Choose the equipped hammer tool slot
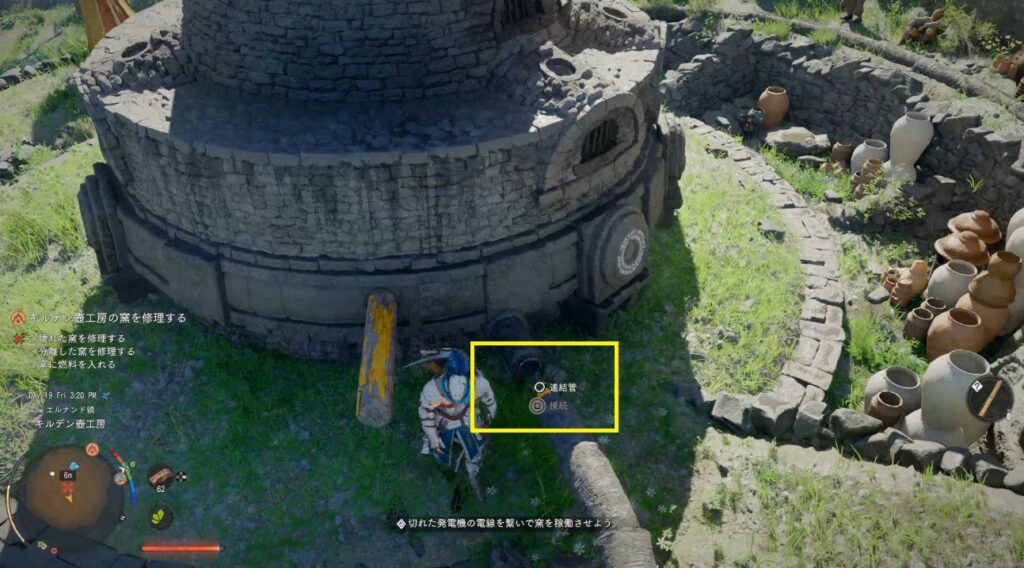The image size is (1024, 568). [x=989, y=397]
